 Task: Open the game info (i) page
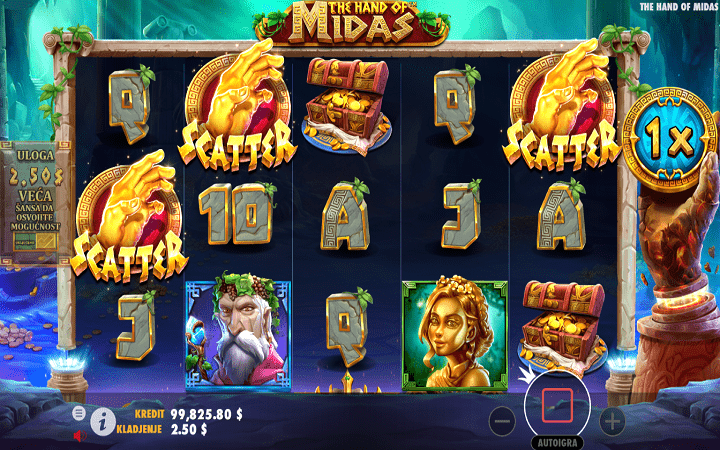click(x=101, y=422)
